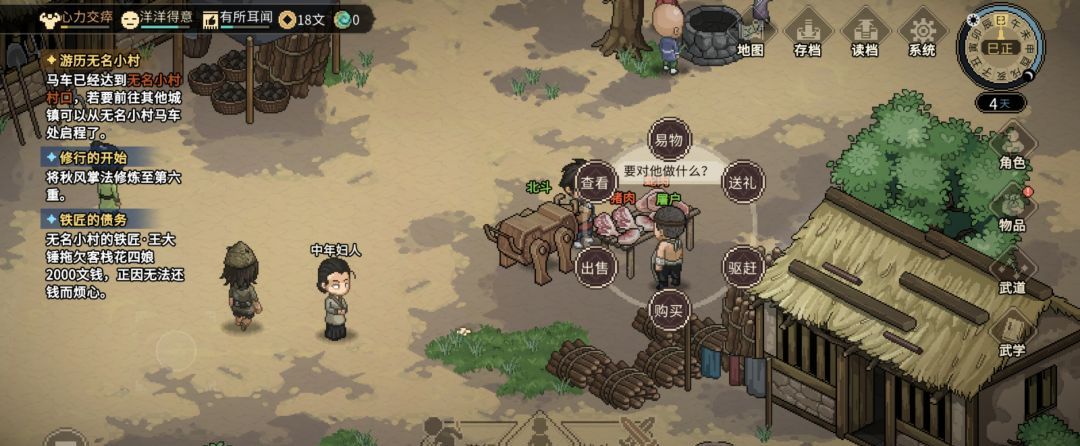Choose the 查看 (inspect) radial option
The width and height of the screenshot is (1080, 446).
(594, 182)
